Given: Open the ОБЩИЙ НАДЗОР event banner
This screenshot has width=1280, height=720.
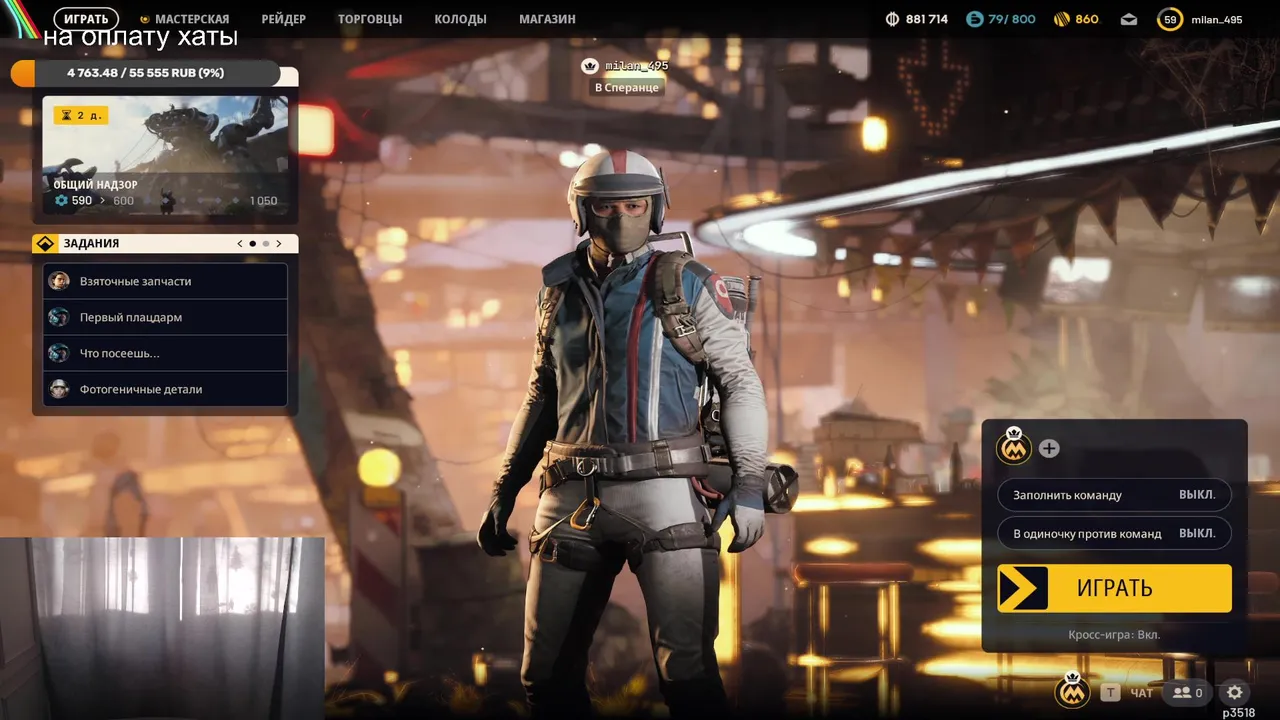Looking at the screenshot, I should click(165, 155).
